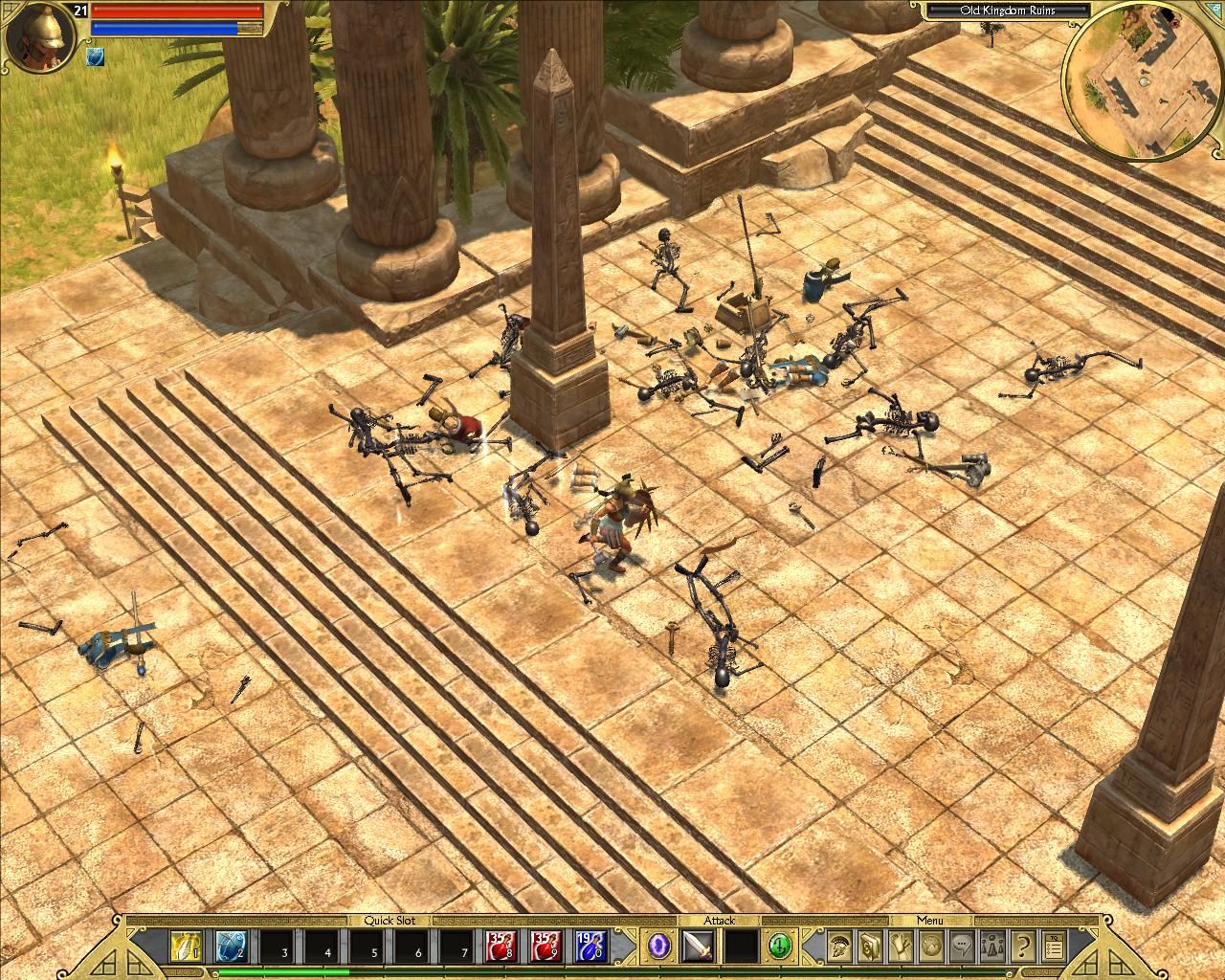Open the purple town portal stone
Image resolution: width=1225 pixels, height=980 pixels.
tap(659, 947)
